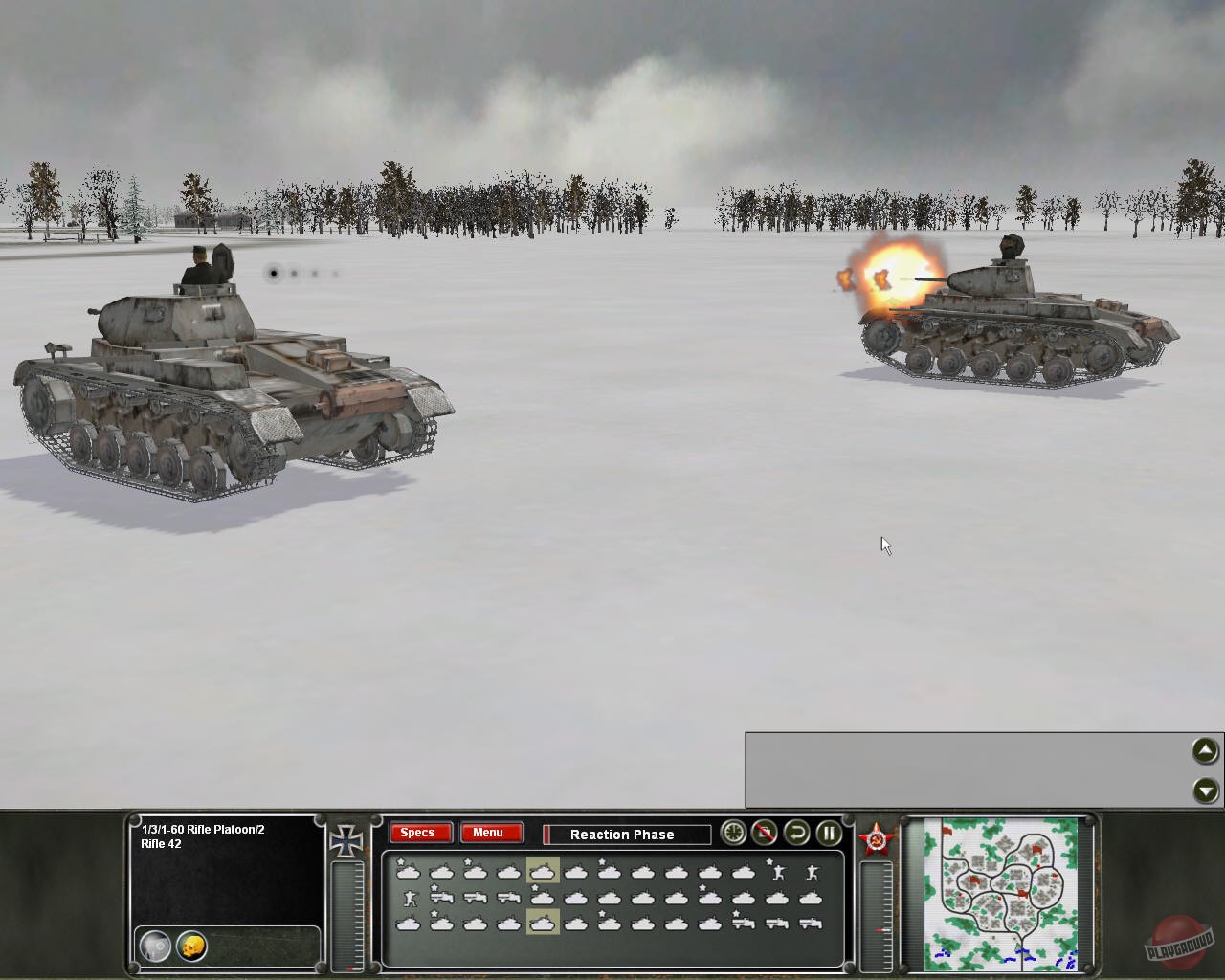Click a red flag objective on the minimap
The height and width of the screenshot is (980, 1225).
974,879
